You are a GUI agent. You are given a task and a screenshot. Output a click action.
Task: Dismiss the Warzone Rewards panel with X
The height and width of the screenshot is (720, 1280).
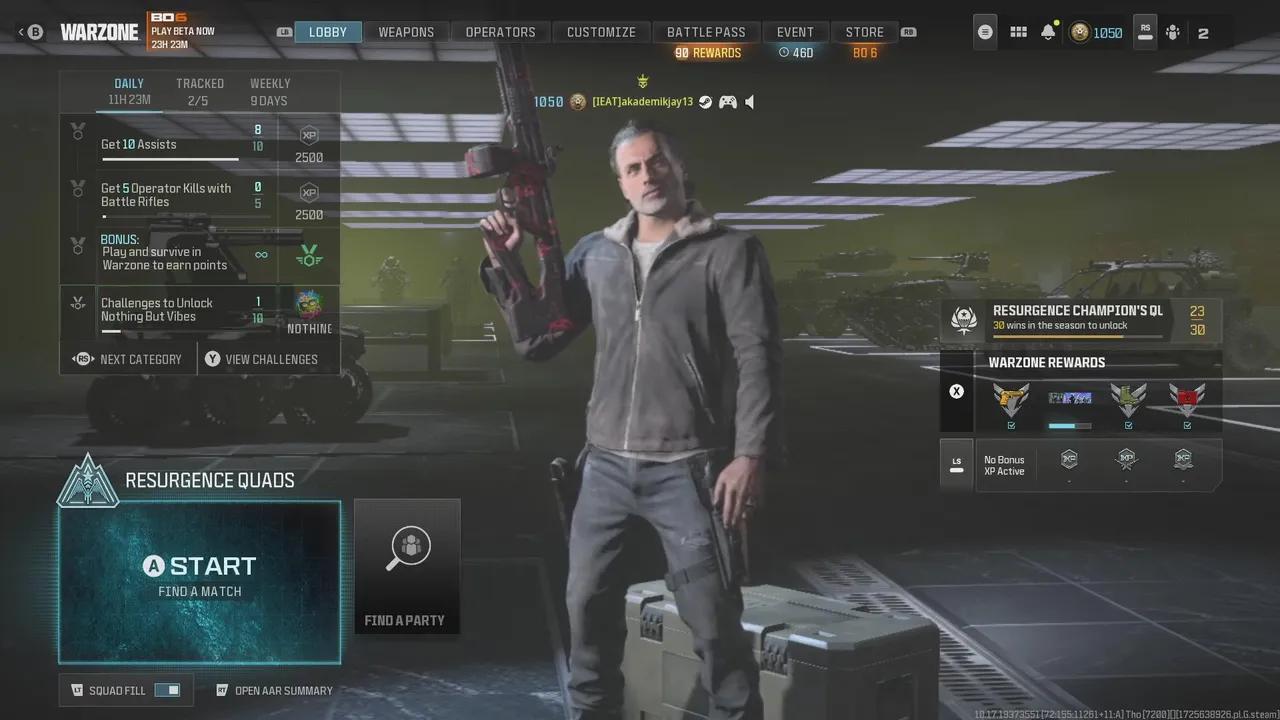(957, 391)
